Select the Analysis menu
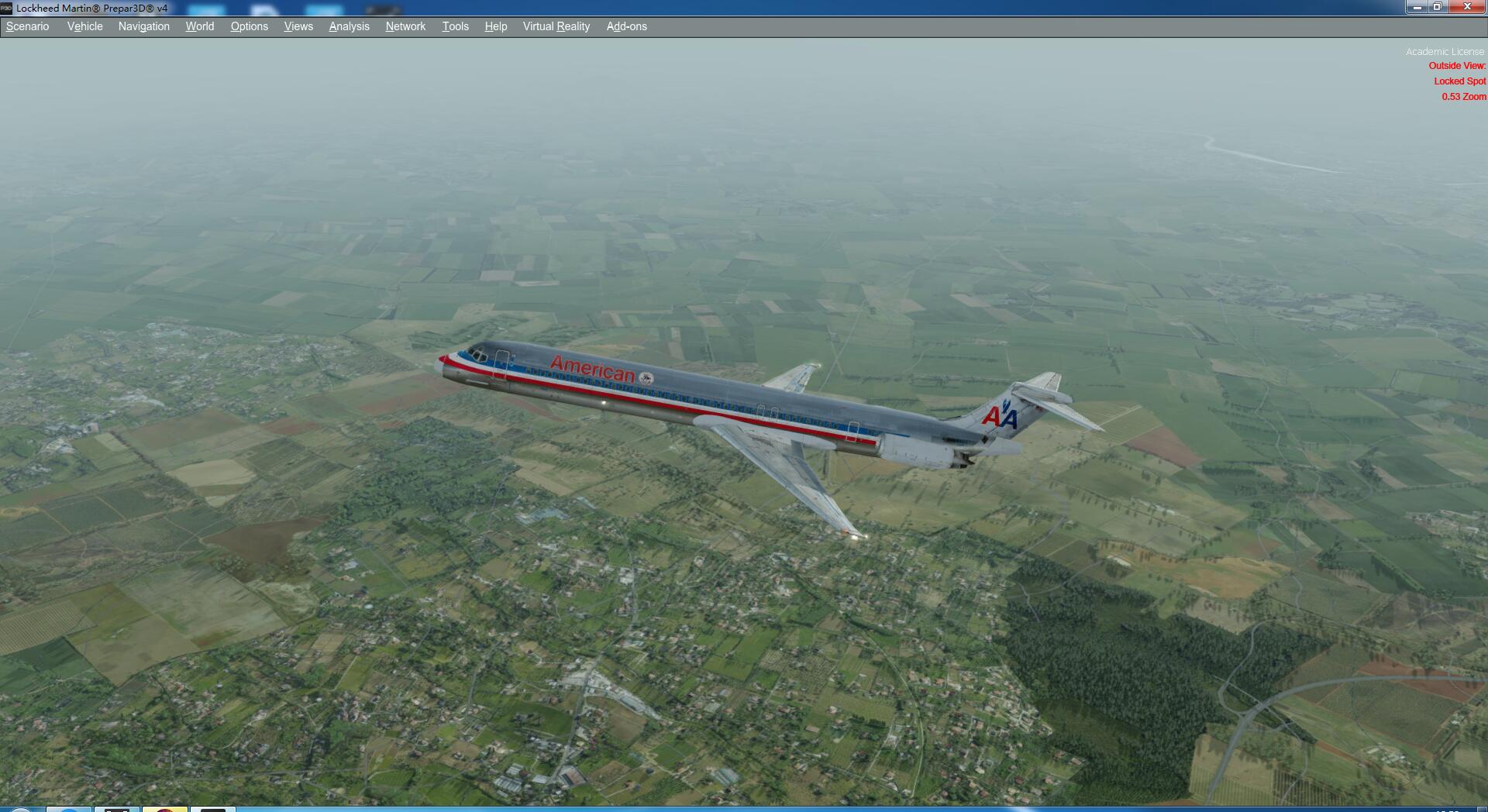The image size is (1488, 812). tap(349, 26)
